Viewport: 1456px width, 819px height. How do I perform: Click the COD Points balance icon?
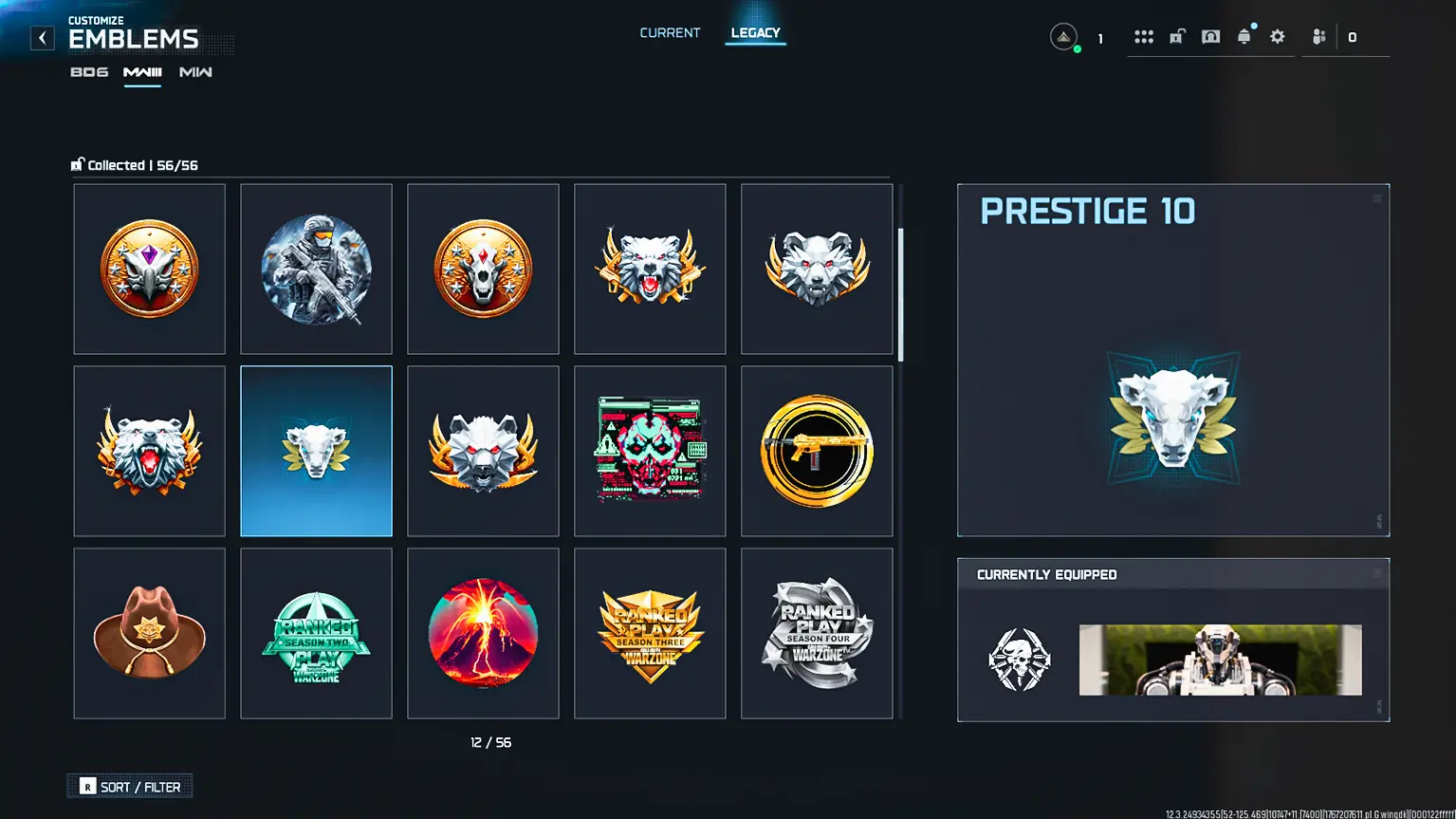pyautogui.click(x=1351, y=36)
